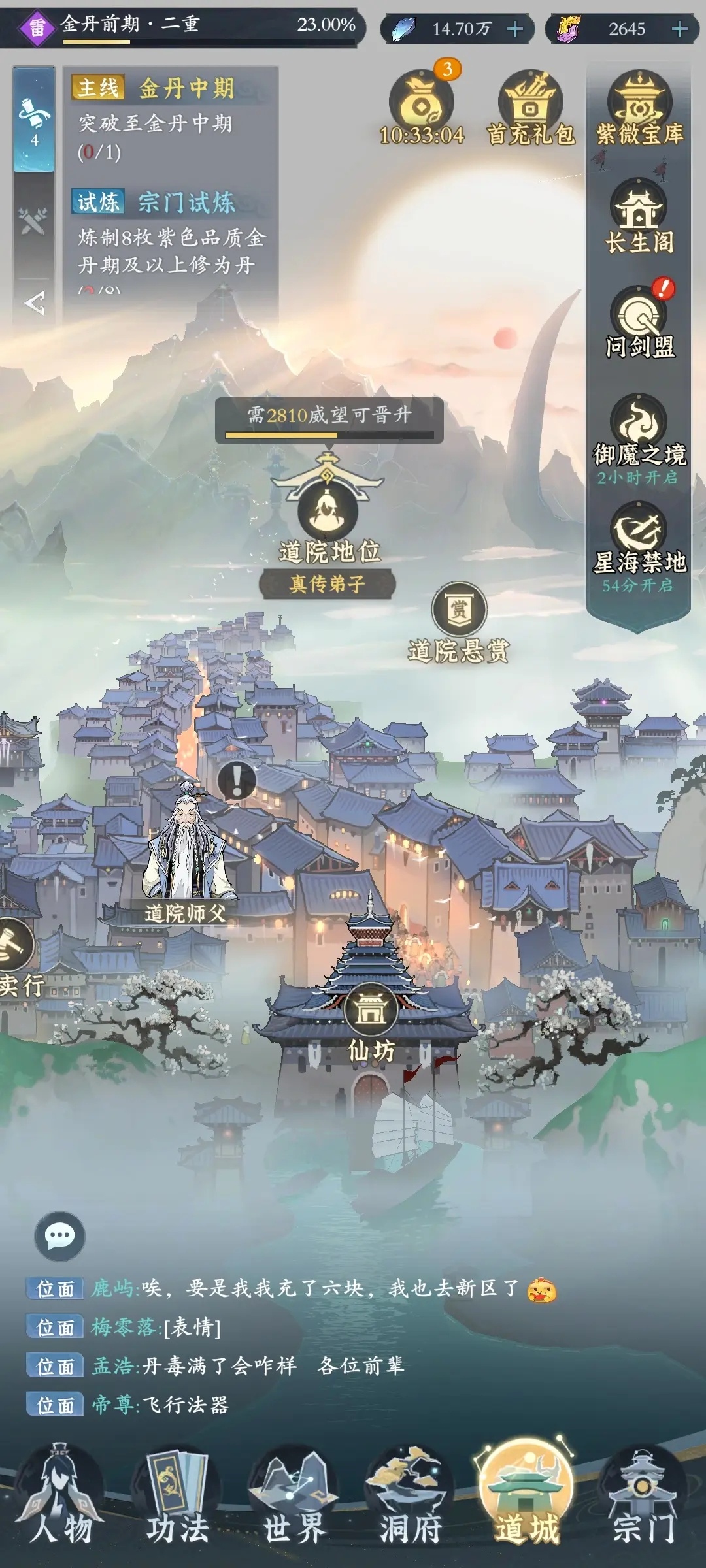Select the 道城 city tab
The image size is (706, 1568).
pos(527,1496)
